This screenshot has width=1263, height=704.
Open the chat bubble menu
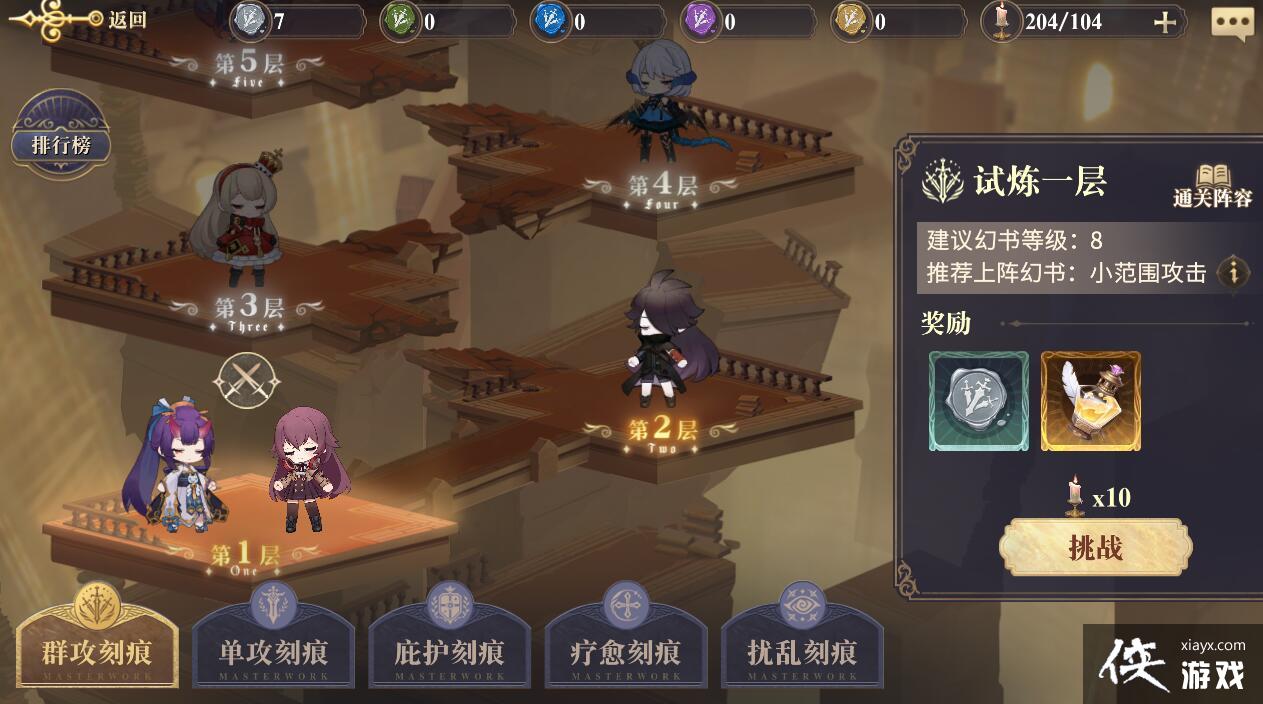pos(1232,23)
